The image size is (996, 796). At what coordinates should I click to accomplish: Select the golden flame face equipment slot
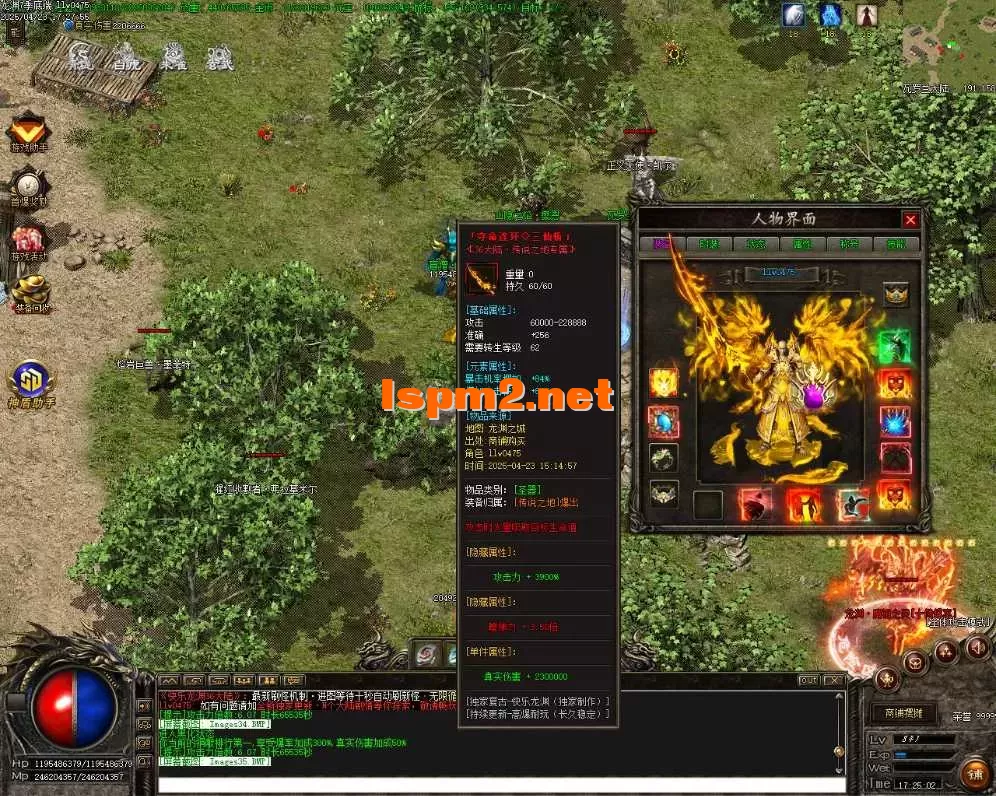tap(663, 382)
